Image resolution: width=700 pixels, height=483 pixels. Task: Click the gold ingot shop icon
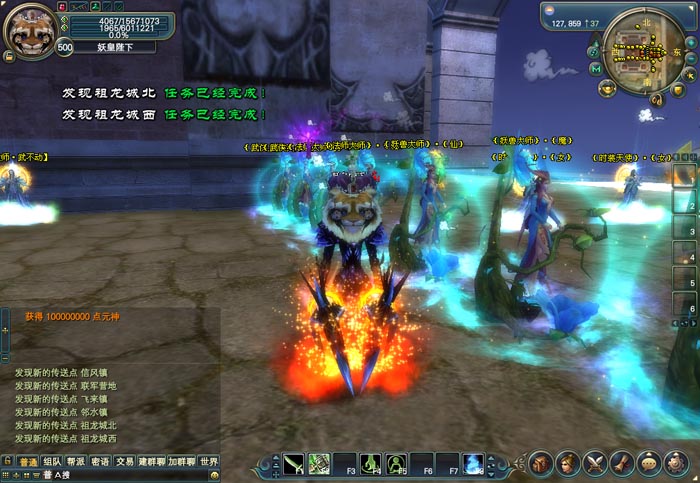608,88
